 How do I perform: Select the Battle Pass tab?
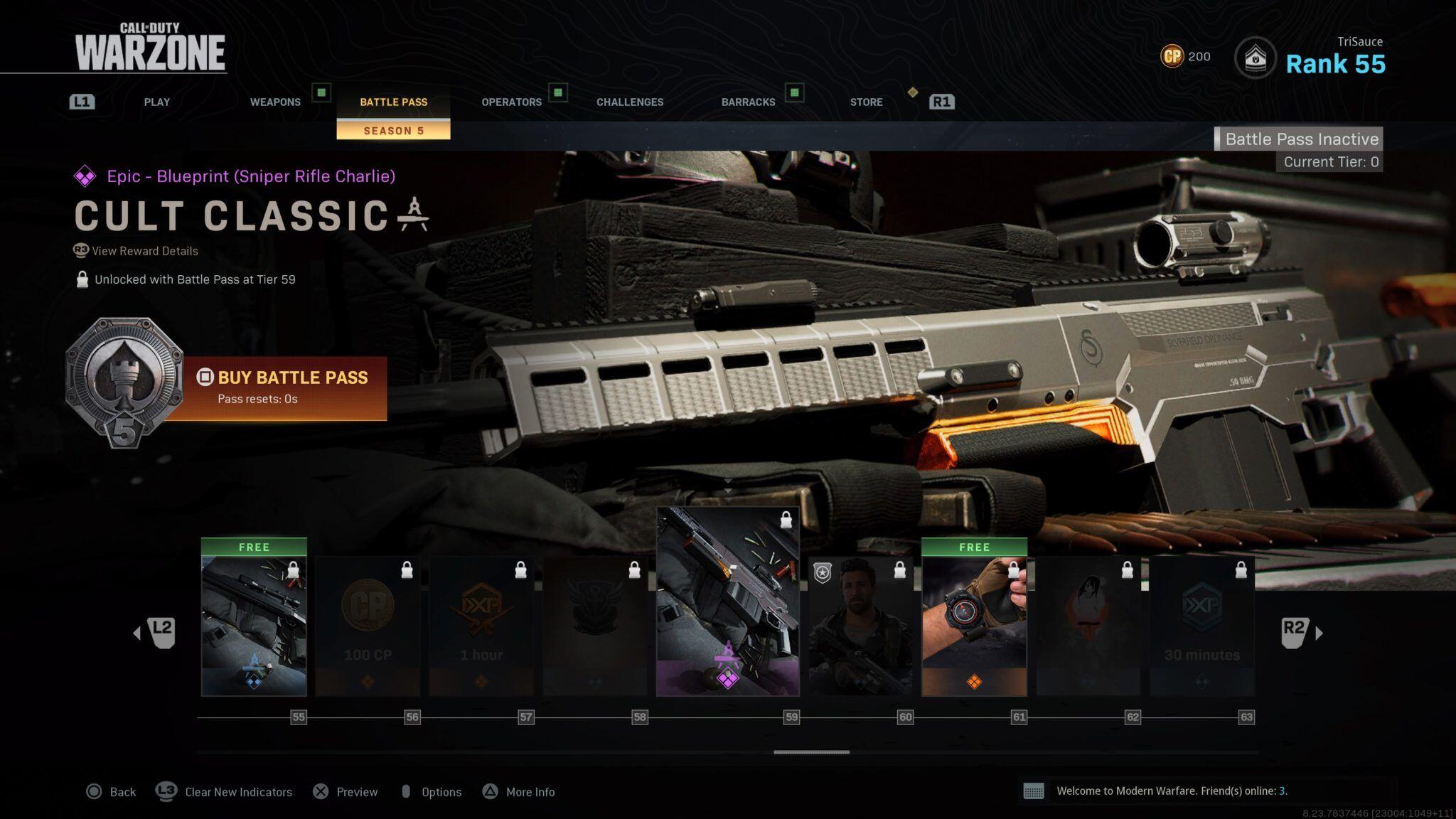pyautogui.click(x=393, y=102)
